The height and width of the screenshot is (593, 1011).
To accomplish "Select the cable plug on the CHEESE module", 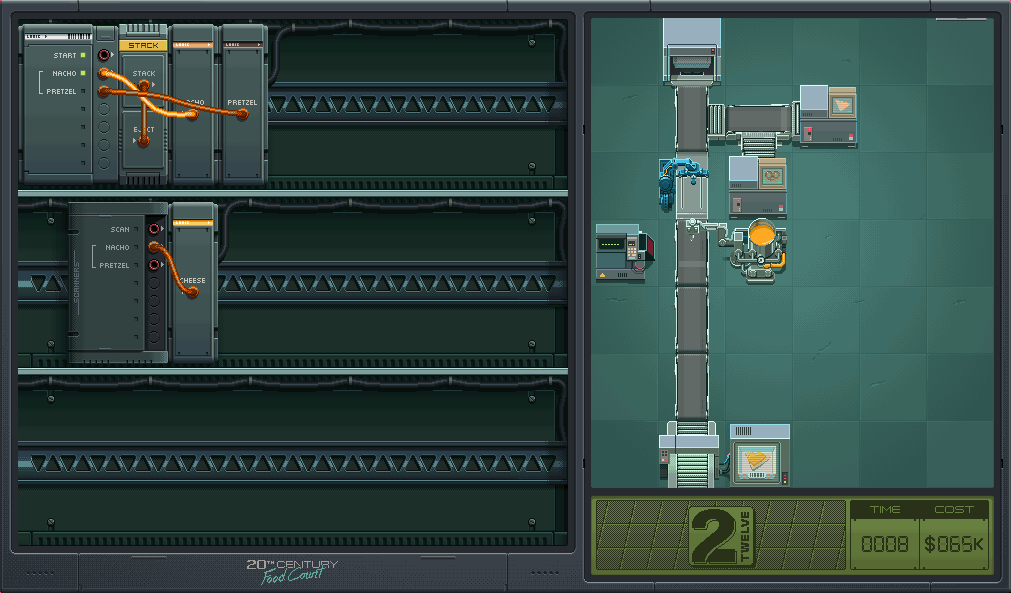I will 191,292.
